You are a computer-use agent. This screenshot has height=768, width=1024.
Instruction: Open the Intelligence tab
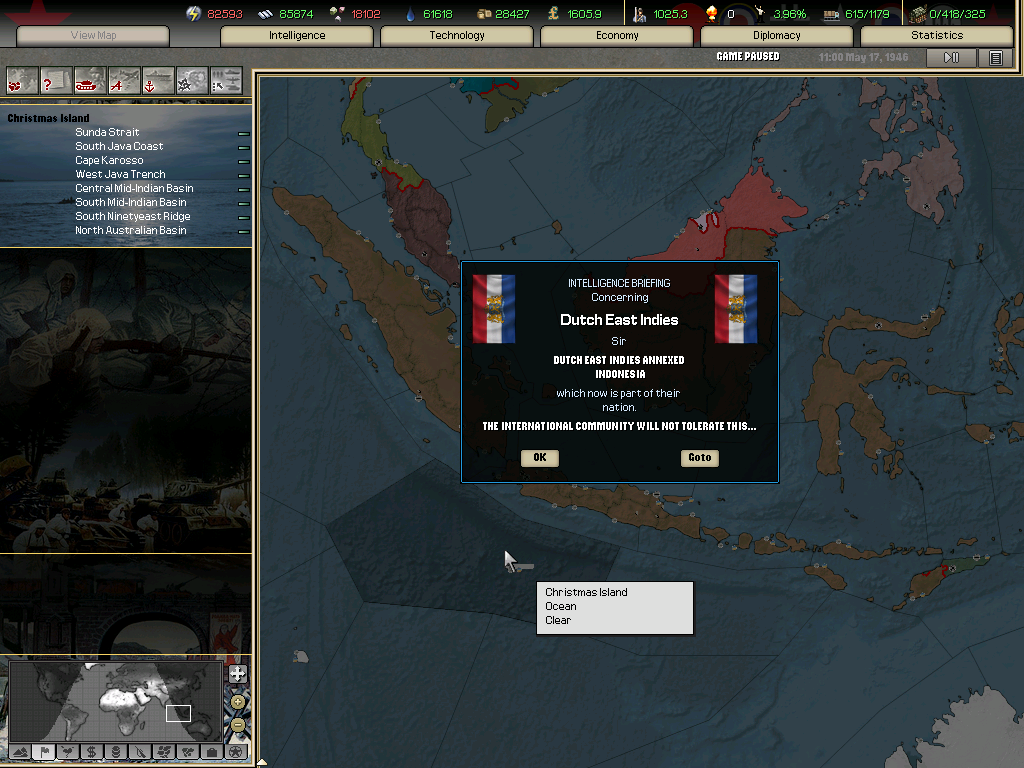(x=297, y=36)
